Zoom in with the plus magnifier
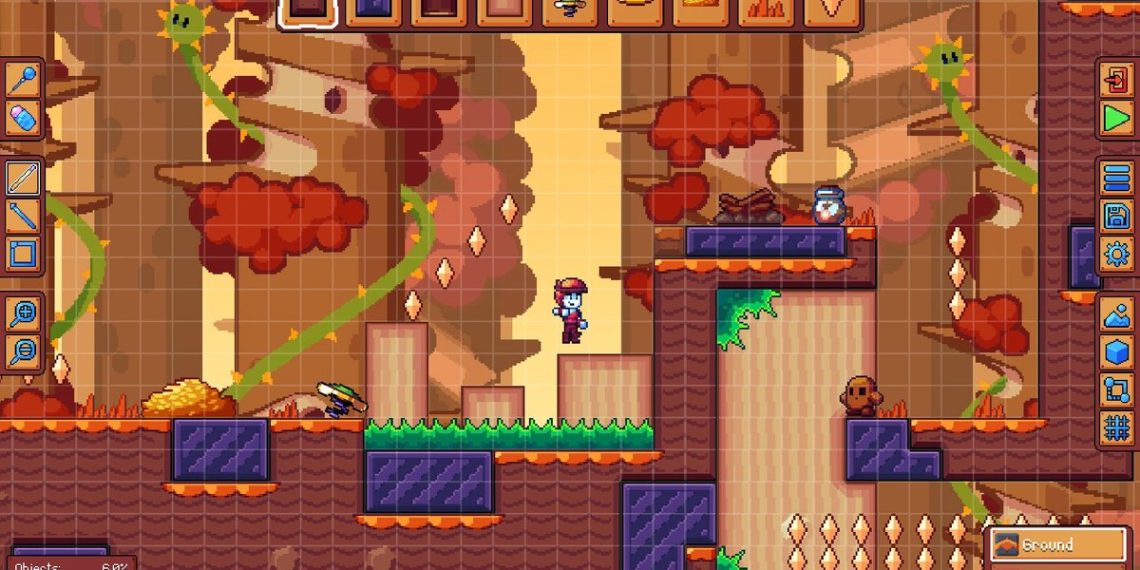The width and height of the screenshot is (1140, 570). pos(22,314)
